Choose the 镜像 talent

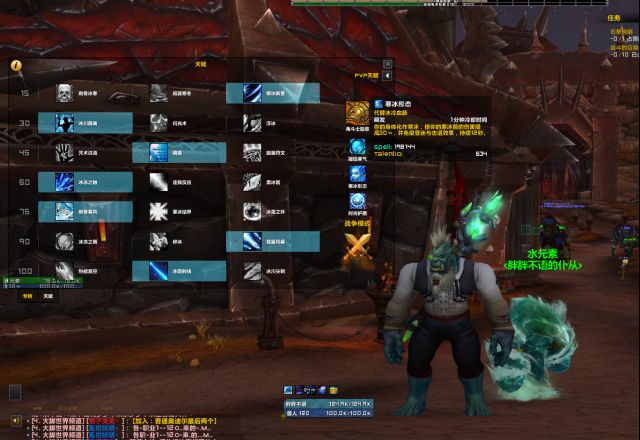(158, 152)
